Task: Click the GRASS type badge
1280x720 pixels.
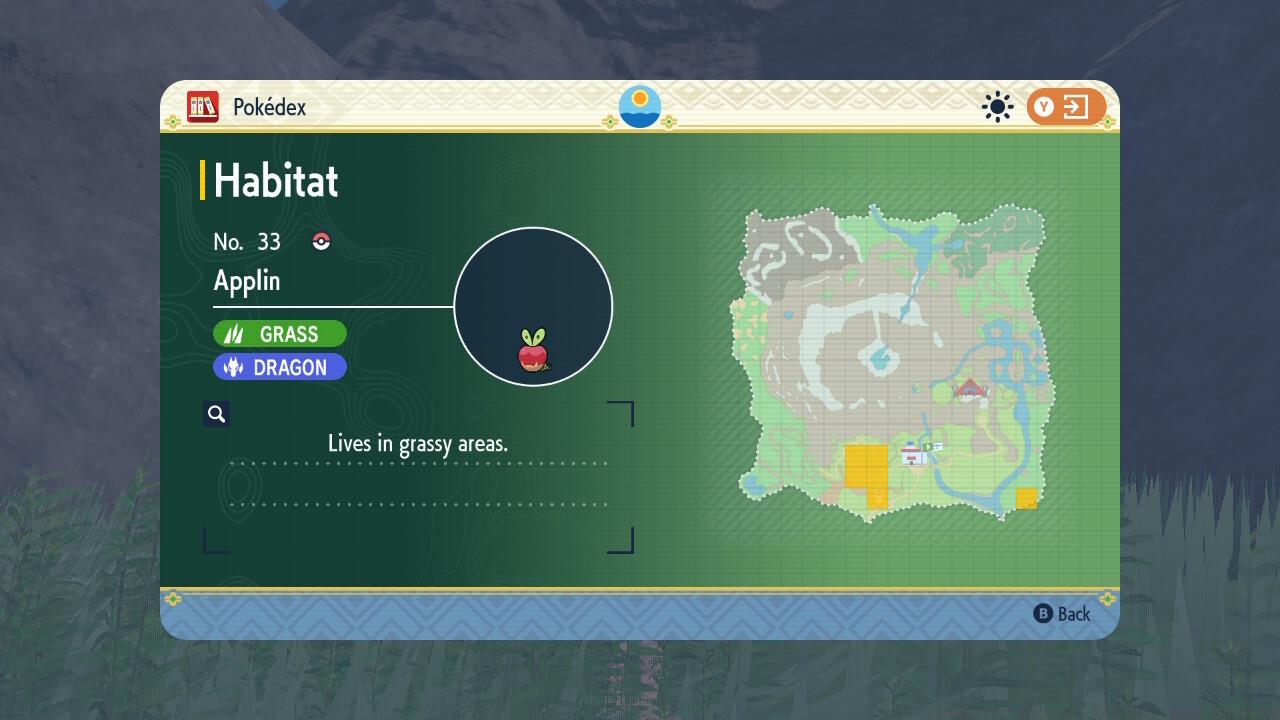Action: (280, 334)
